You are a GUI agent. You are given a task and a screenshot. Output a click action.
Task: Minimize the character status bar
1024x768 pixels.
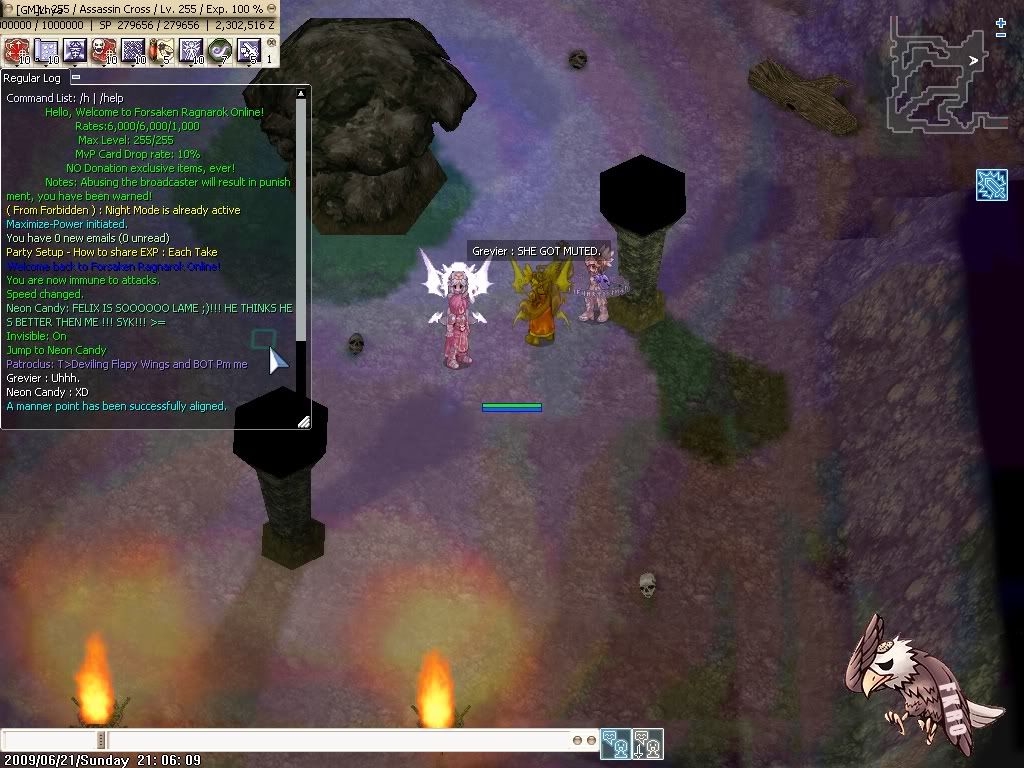pos(272,9)
